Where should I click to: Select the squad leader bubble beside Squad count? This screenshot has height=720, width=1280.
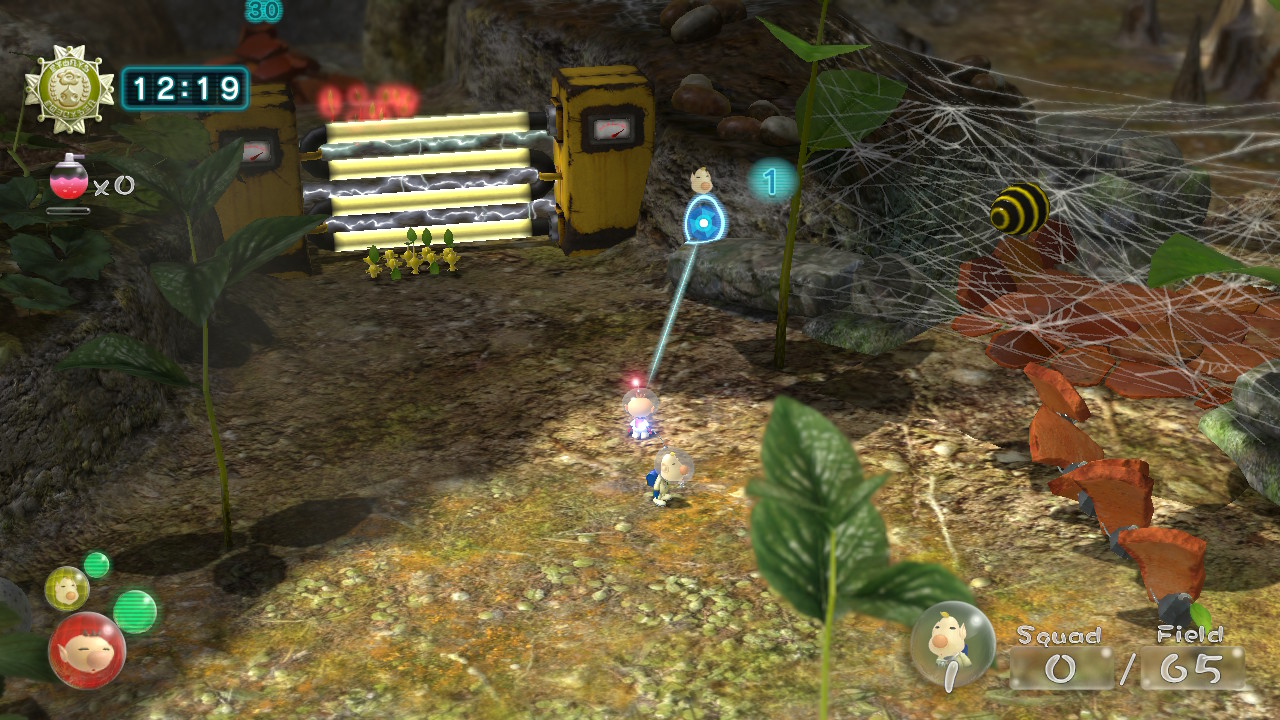click(x=953, y=644)
